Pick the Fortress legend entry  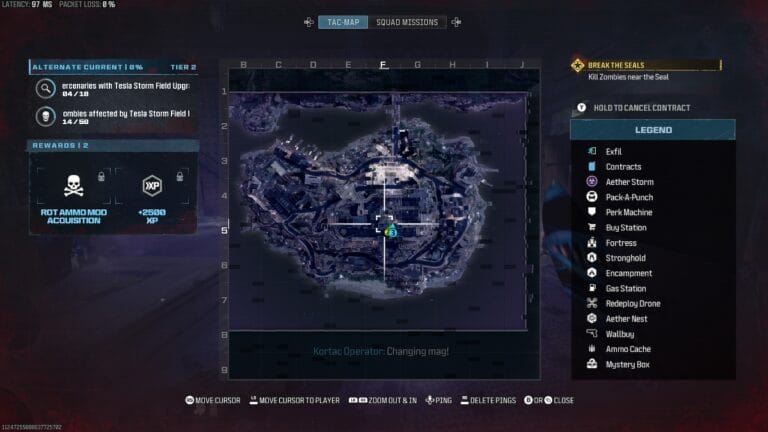(621, 243)
